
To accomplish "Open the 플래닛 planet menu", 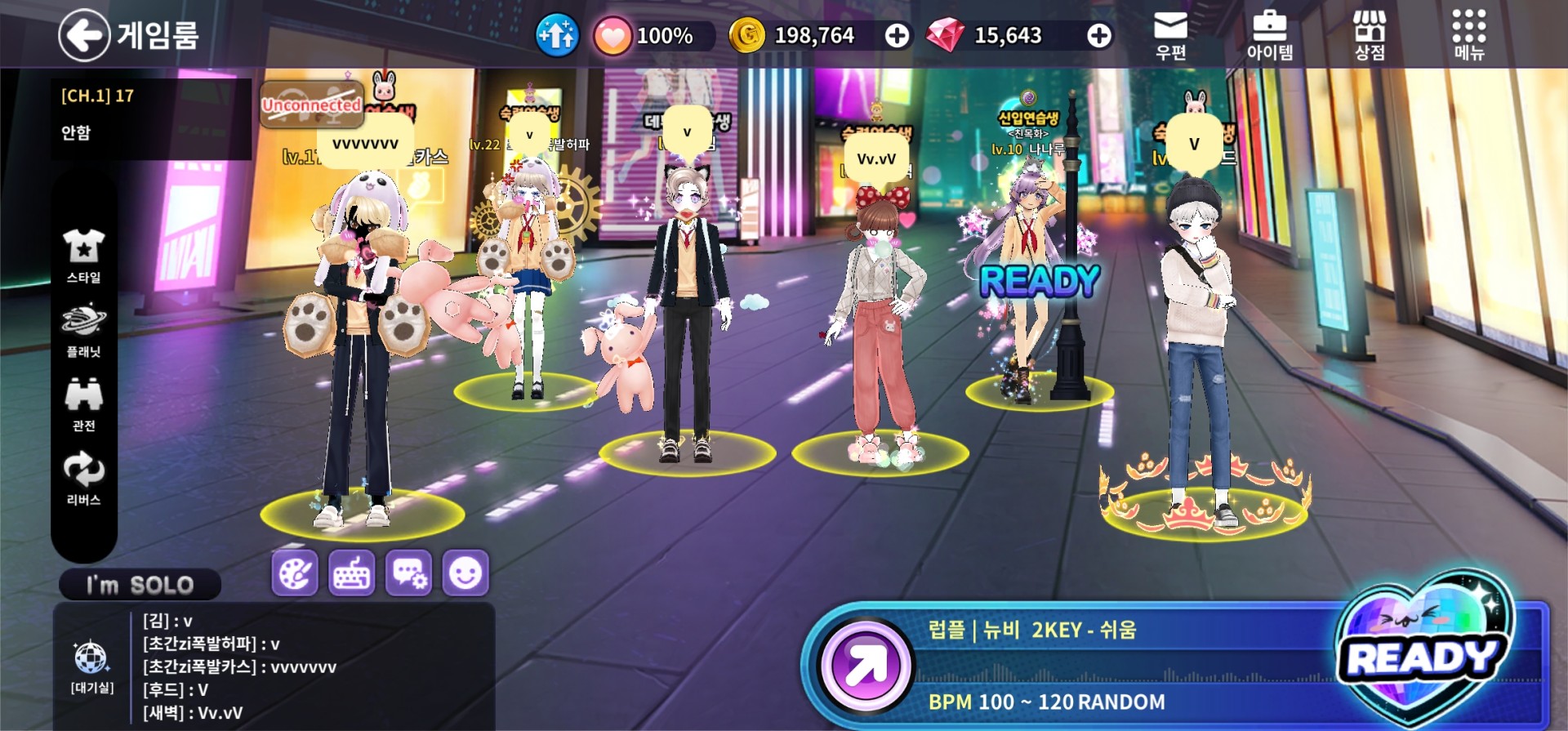I will [83, 330].
